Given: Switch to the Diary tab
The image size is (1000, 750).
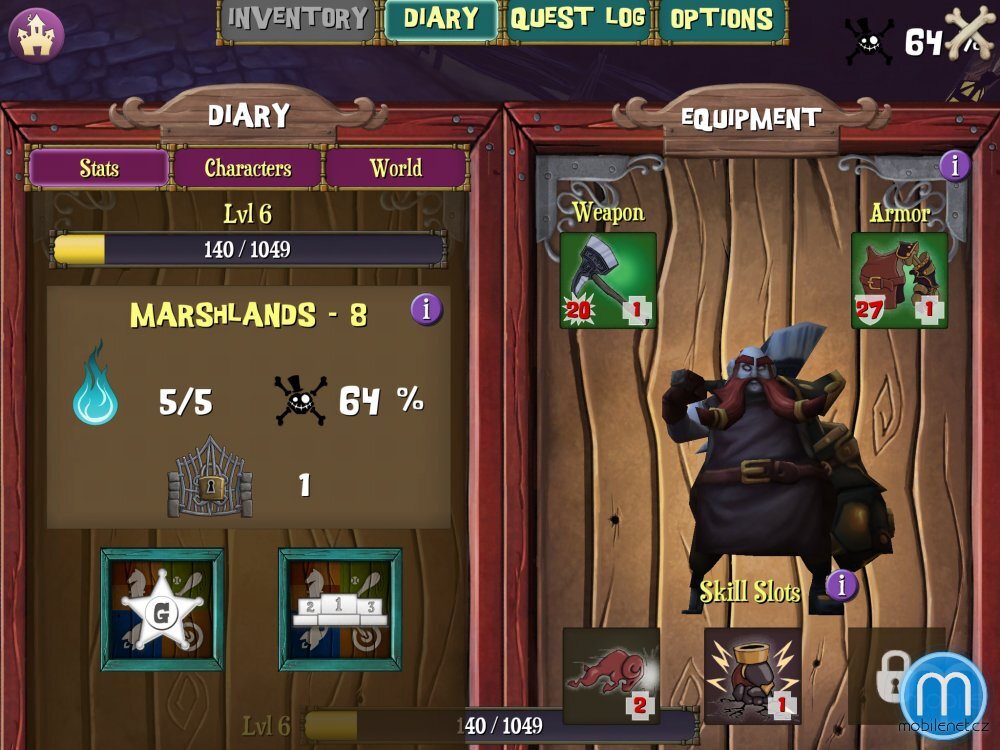Looking at the screenshot, I should click(441, 19).
